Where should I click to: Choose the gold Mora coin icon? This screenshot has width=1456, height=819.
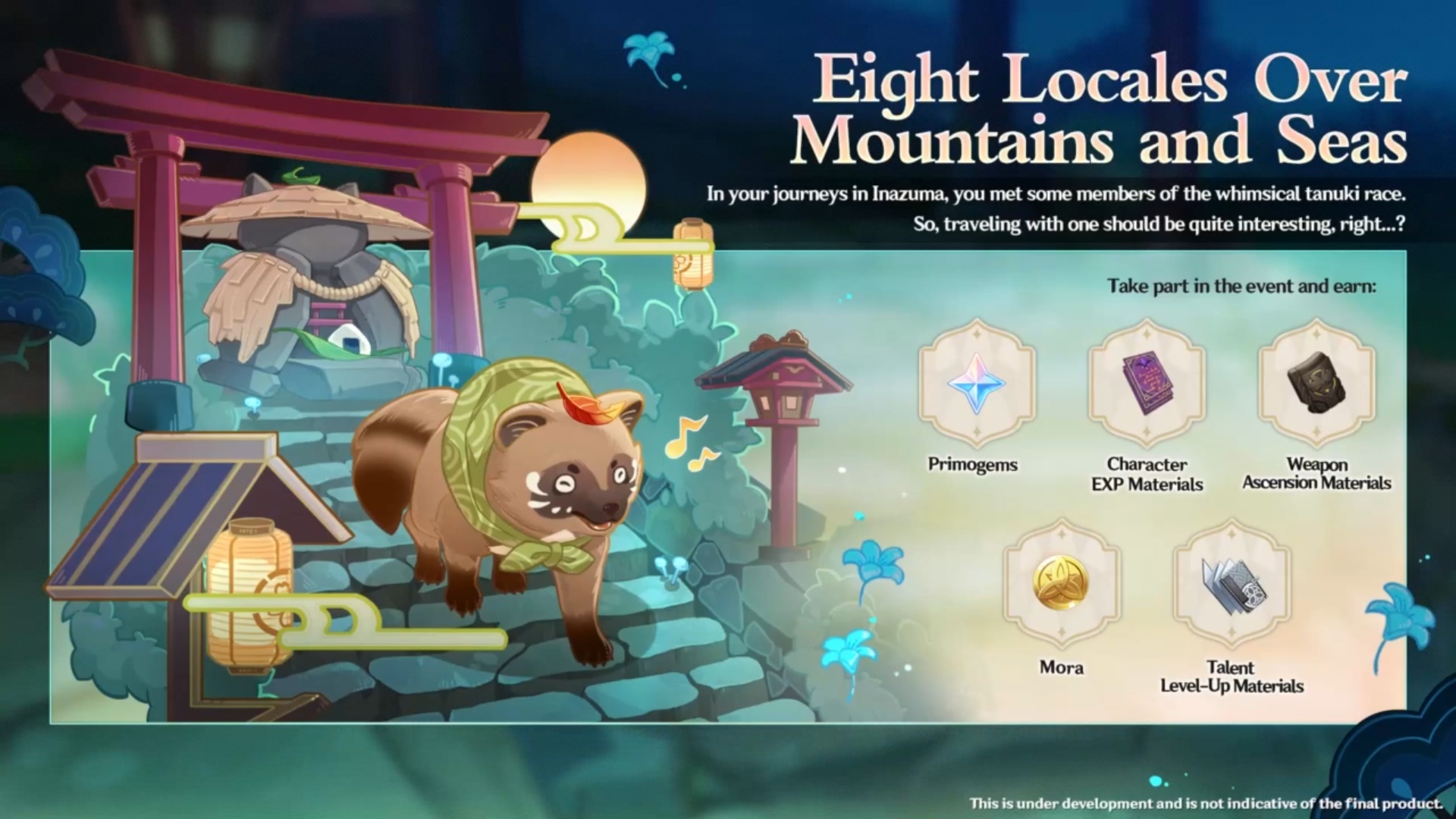[x=1061, y=585]
